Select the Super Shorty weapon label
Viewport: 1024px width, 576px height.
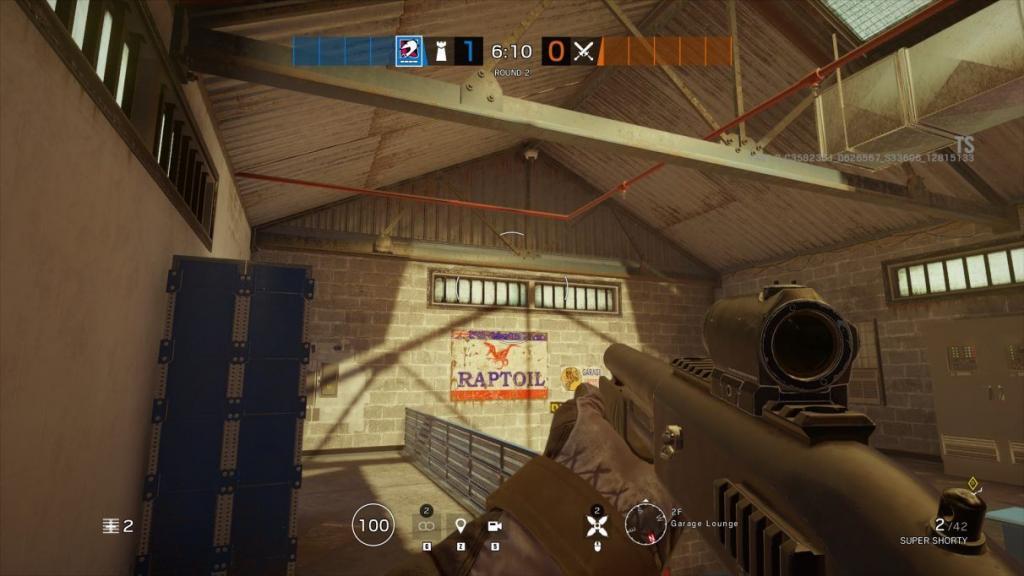(x=933, y=541)
